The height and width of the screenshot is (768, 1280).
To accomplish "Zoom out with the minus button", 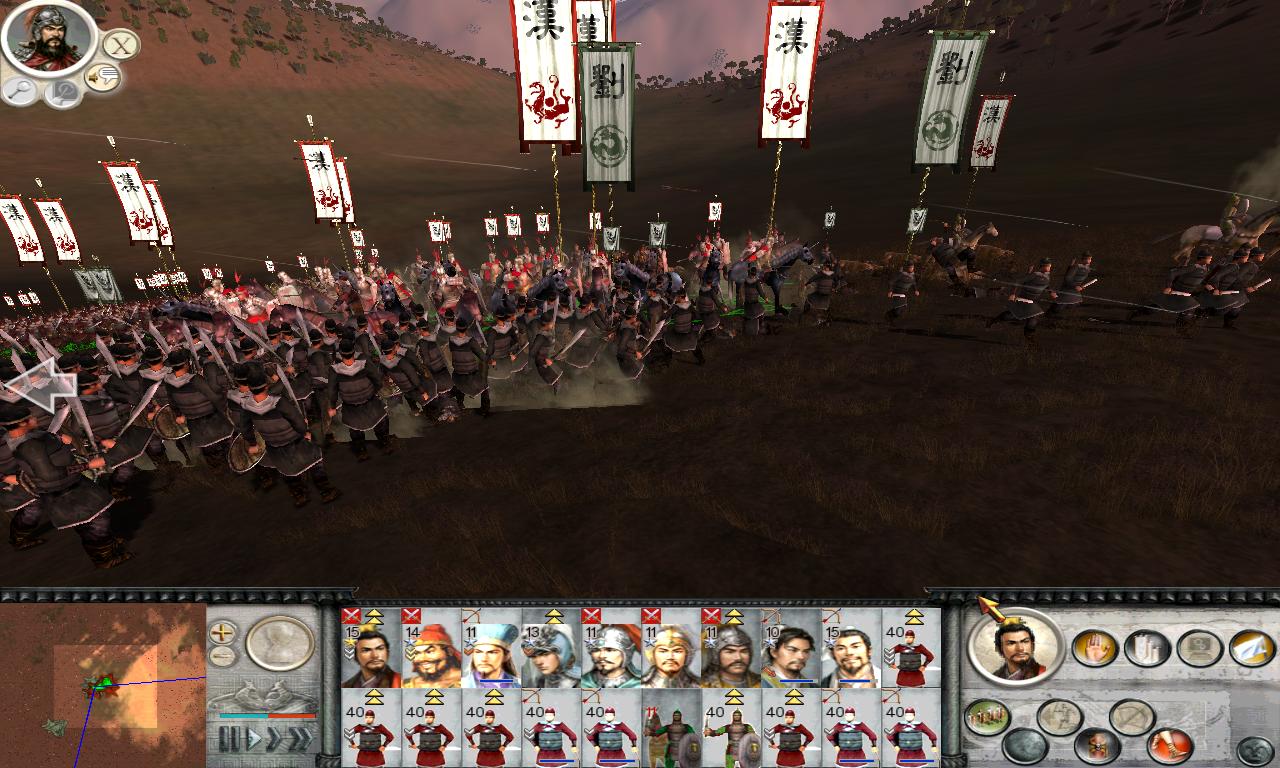I will (221, 656).
